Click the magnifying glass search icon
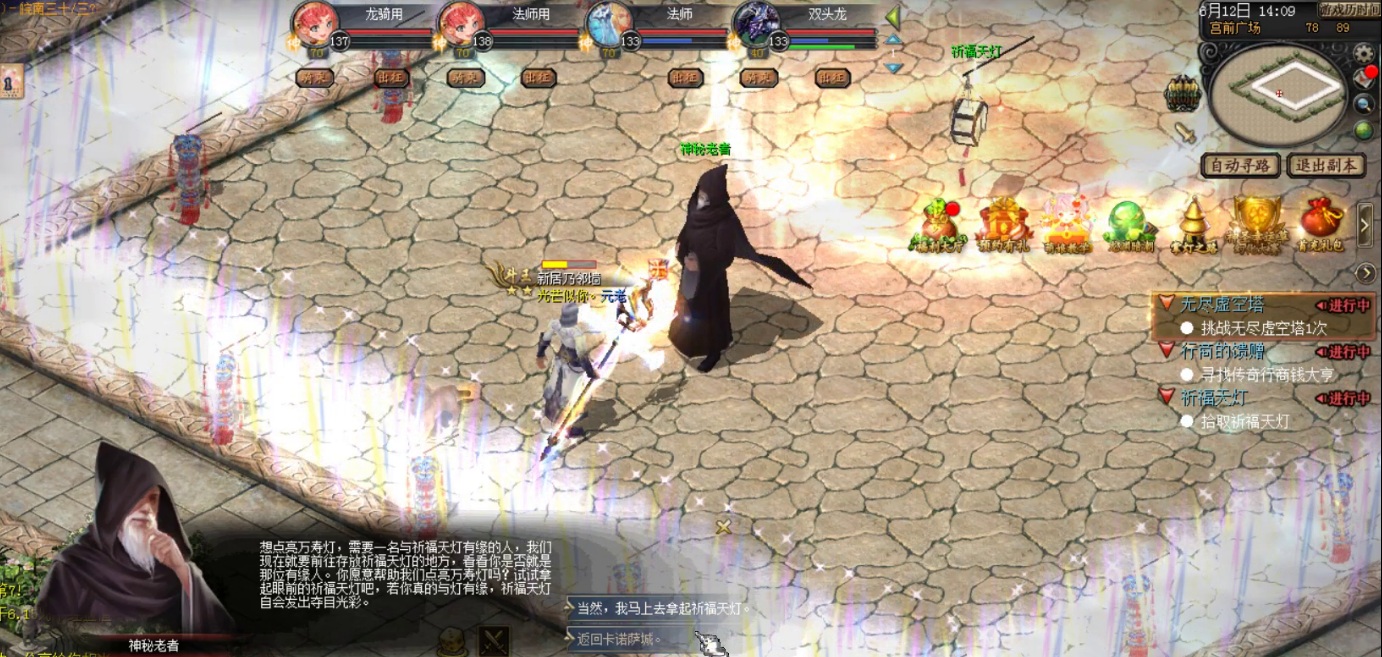The height and width of the screenshot is (657, 1382). [x=1363, y=104]
